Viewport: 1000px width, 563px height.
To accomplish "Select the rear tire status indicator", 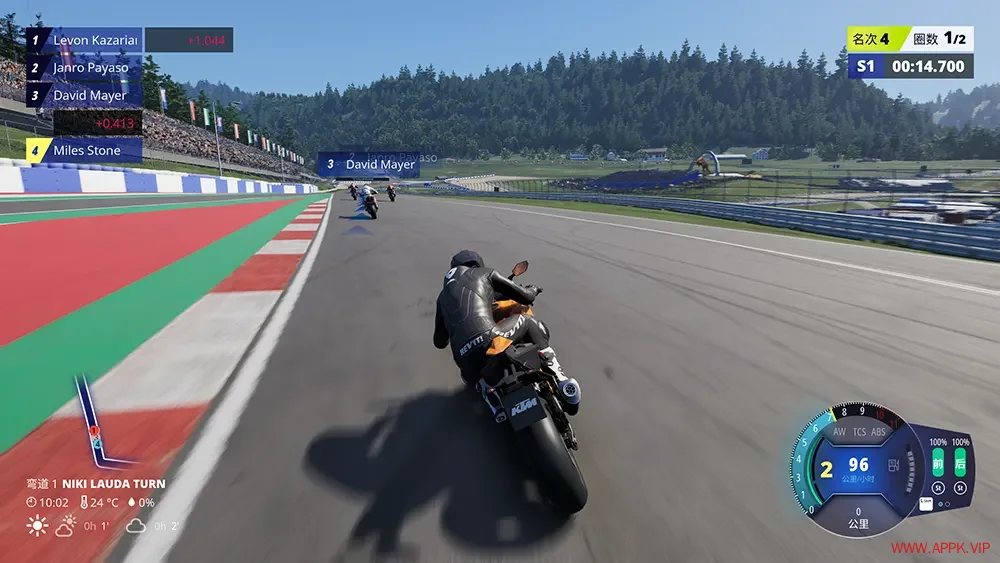I will tap(960, 461).
